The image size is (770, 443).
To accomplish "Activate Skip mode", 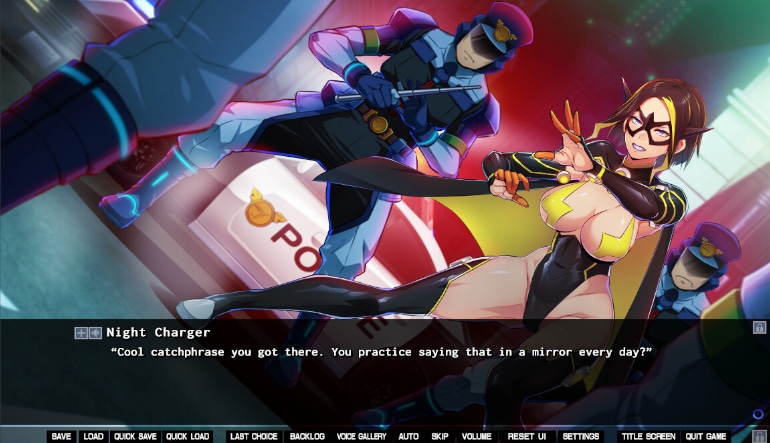I will point(440,436).
